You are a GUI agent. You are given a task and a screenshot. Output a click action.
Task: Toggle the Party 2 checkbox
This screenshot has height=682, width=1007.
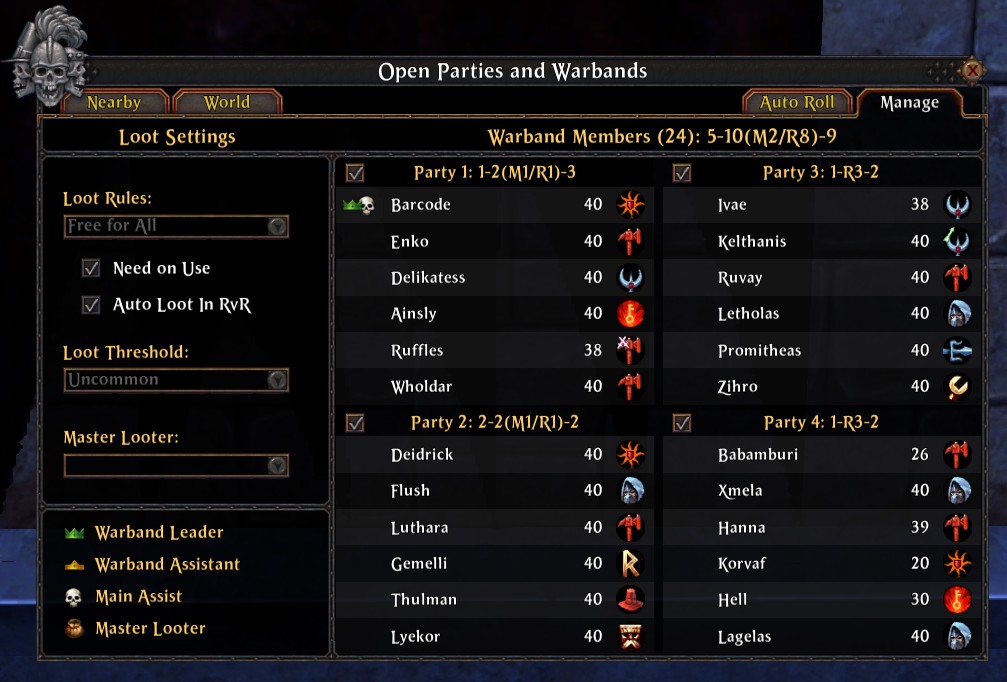(x=355, y=423)
